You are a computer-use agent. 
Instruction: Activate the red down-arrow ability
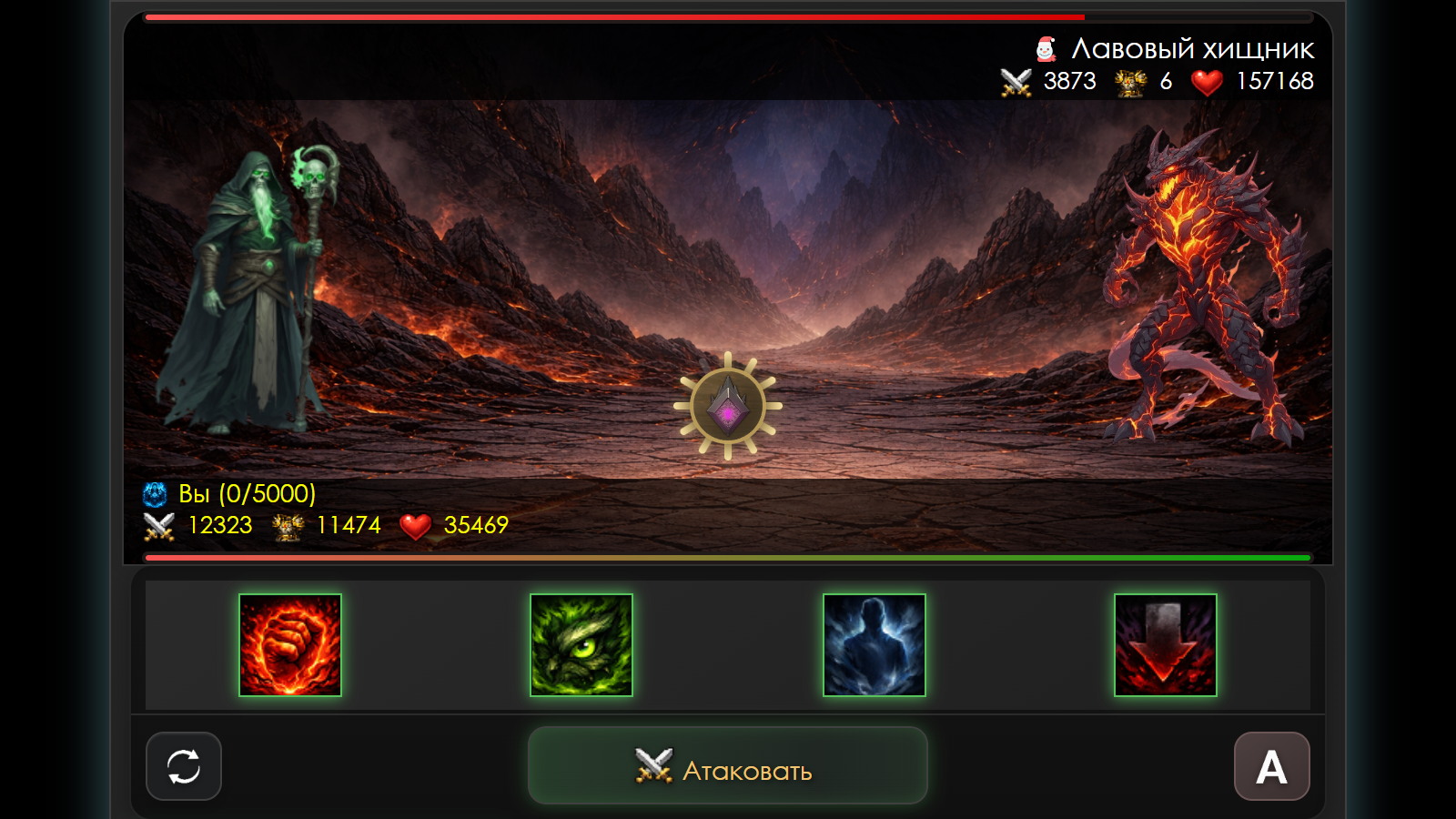(1165, 645)
